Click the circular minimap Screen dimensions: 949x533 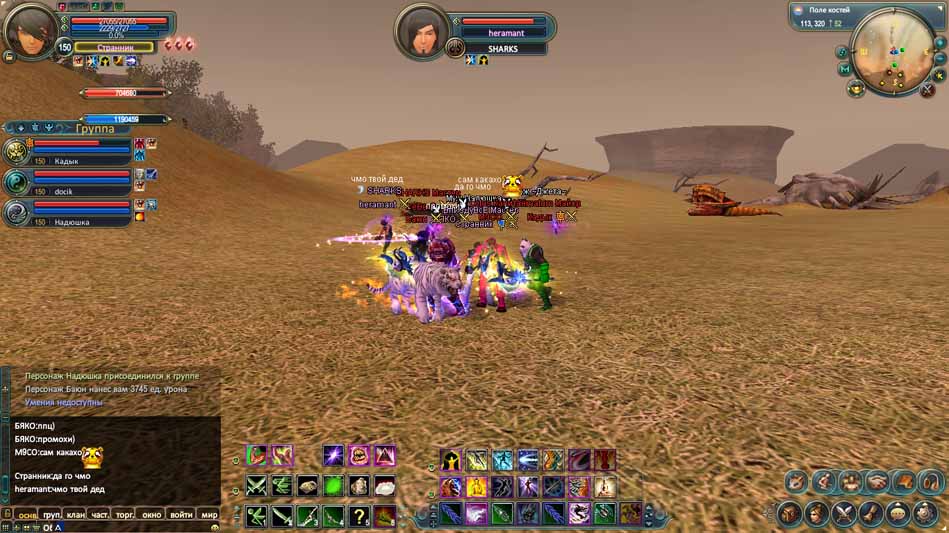(x=893, y=51)
